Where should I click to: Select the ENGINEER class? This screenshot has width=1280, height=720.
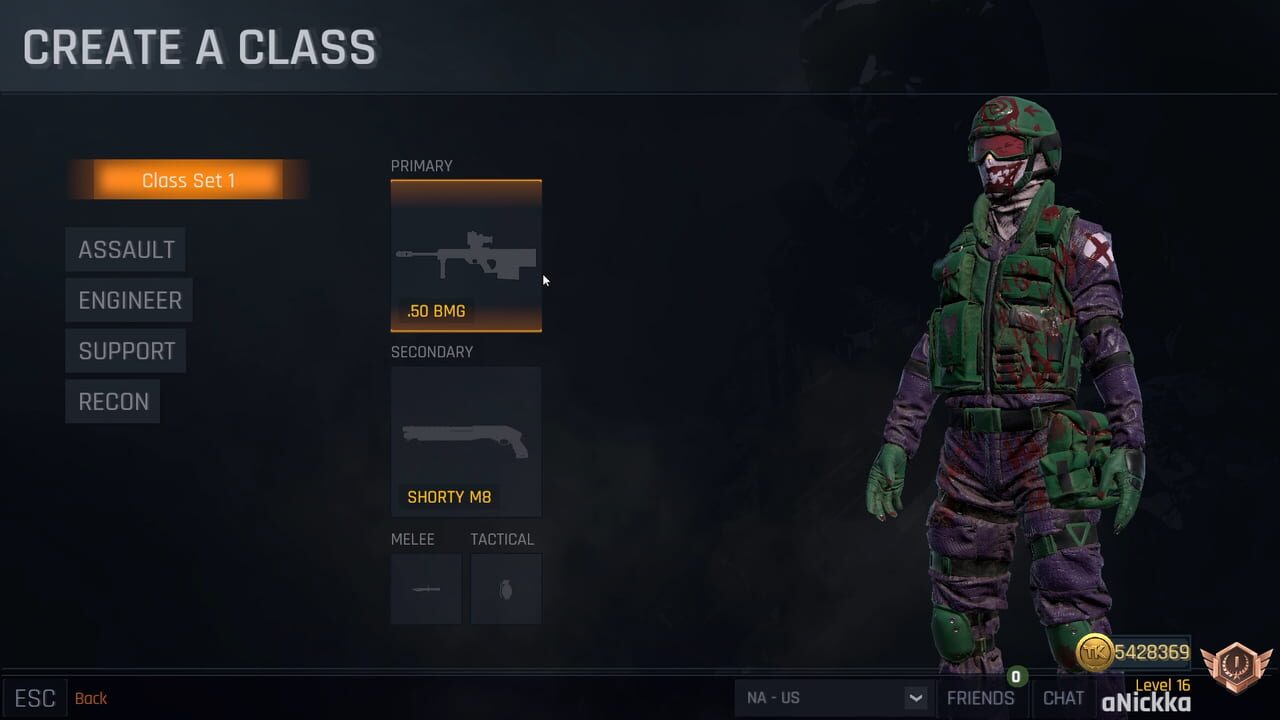(128, 300)
